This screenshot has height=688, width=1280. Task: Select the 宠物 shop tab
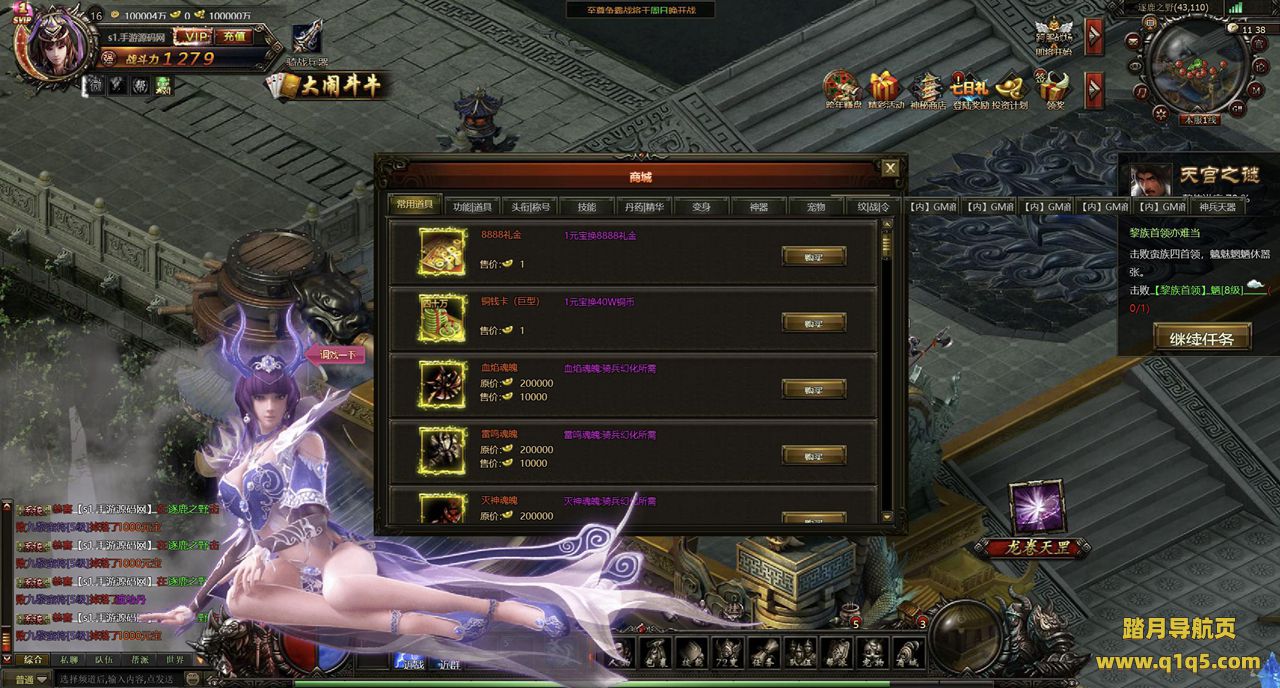(x=816, y=207)
